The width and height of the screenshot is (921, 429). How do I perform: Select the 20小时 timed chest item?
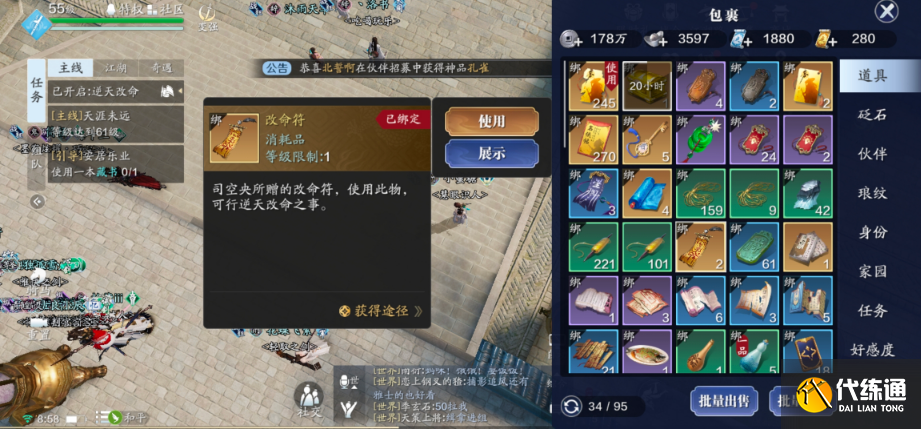647,87
